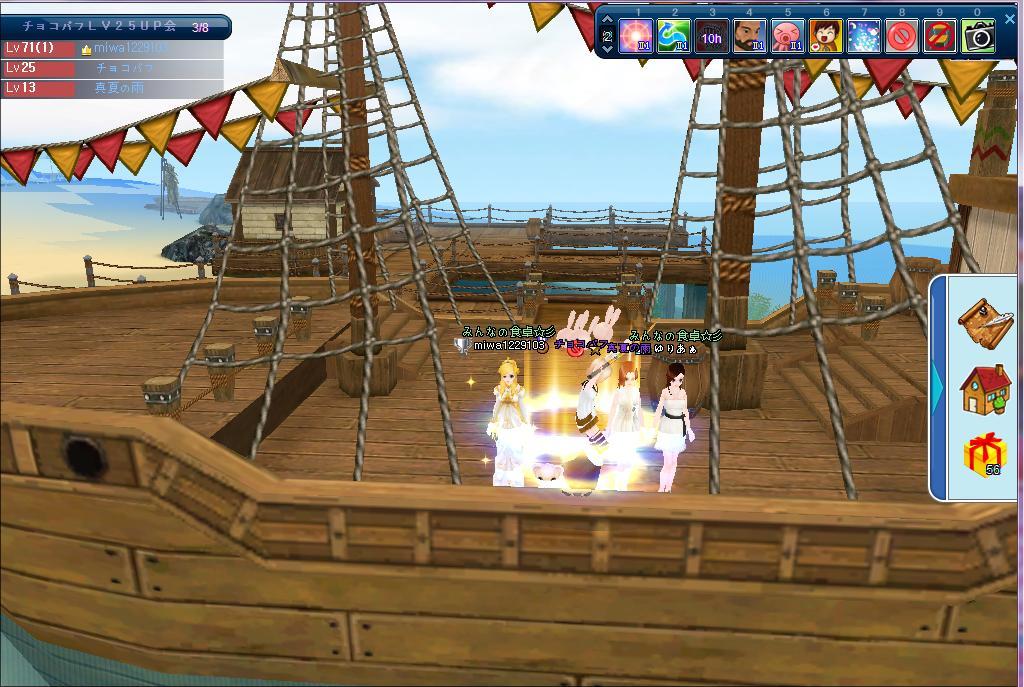
Task: Select the bearded man face icon
Action: click(750, 38)
